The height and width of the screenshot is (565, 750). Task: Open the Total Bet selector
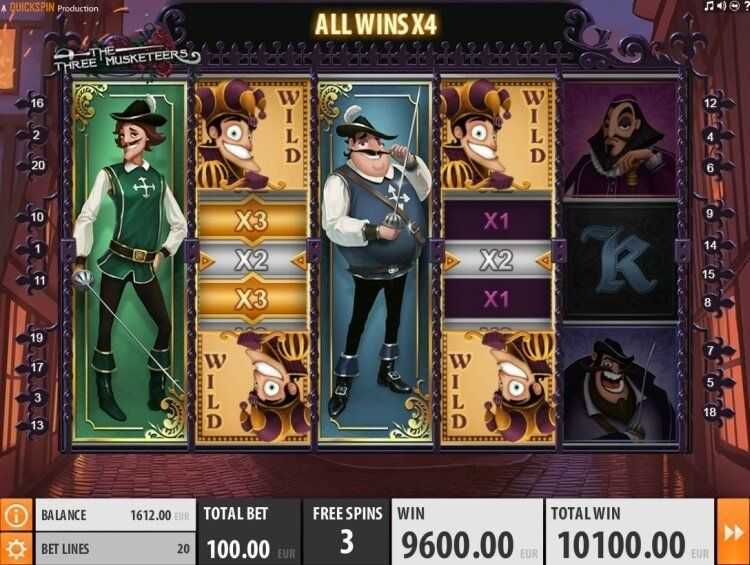pyautogui.click(x=249, y=532)
